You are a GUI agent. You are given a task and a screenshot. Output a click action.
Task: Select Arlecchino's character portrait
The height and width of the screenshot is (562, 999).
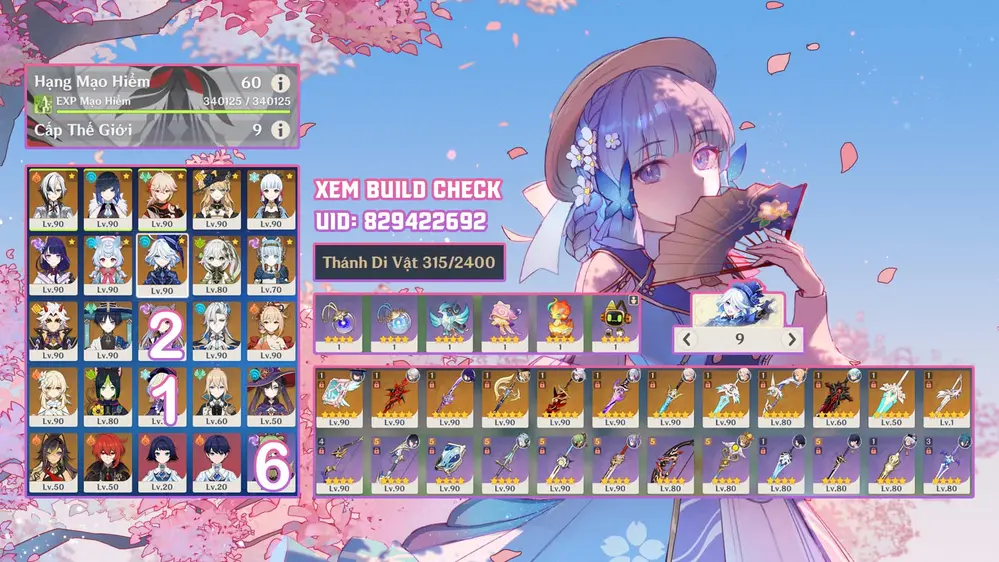(53, 198)
